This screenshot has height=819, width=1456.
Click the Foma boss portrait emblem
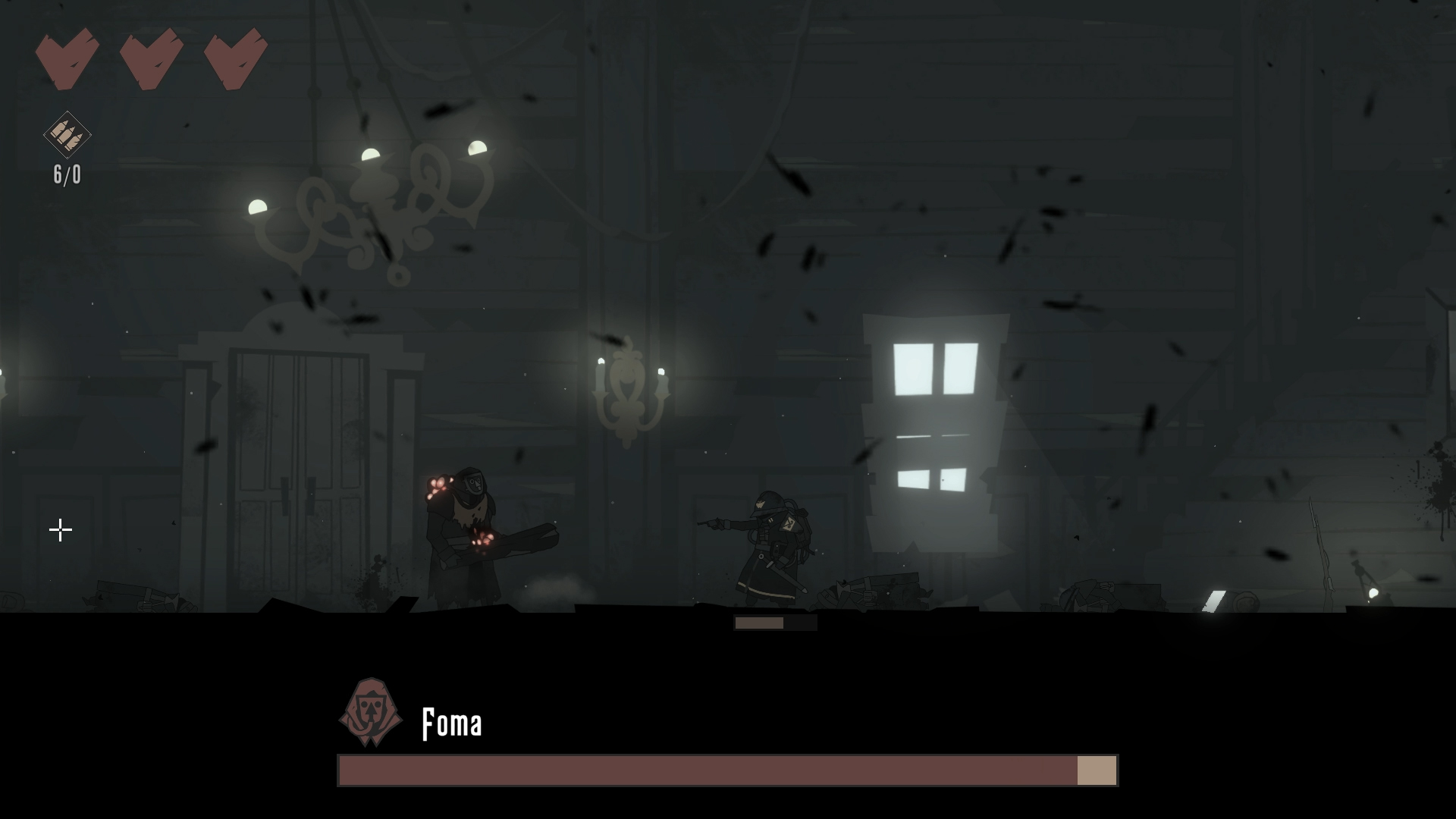370,712
